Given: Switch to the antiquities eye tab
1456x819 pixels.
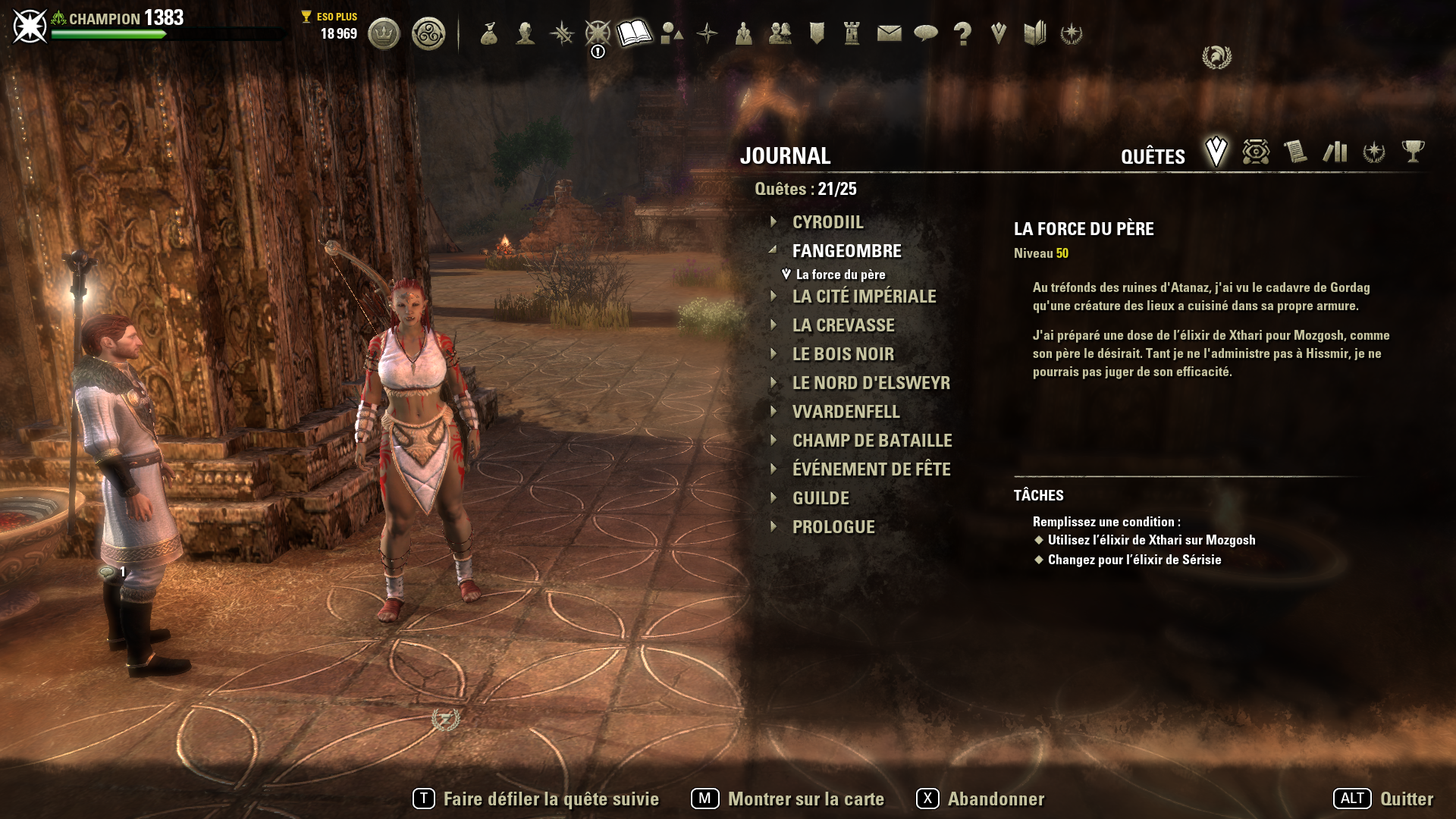Looking at the screenshot, I should (x=1256, y=152).
